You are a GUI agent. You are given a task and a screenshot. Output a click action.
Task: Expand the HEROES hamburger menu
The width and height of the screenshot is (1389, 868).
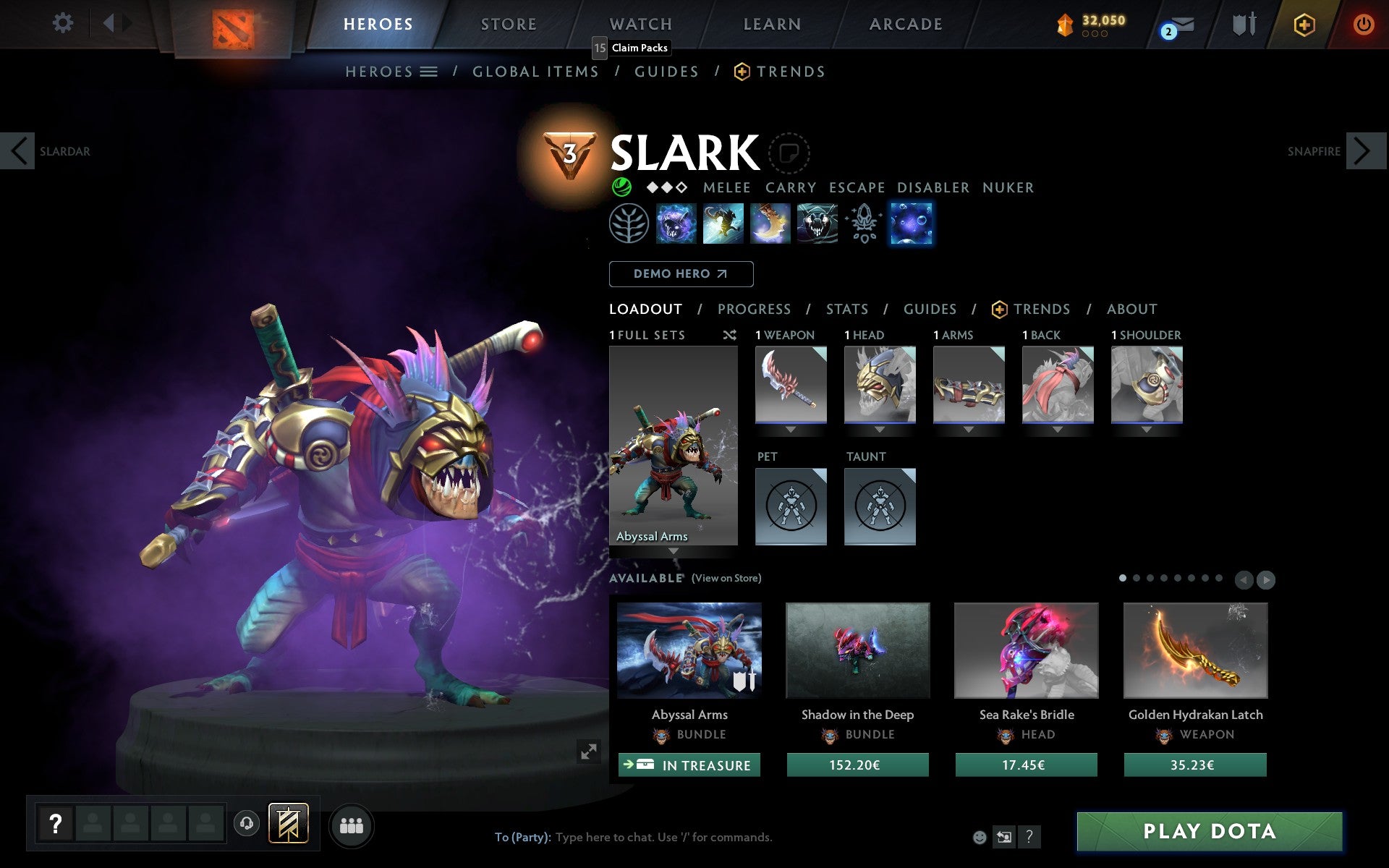click(x=429, y=72)
